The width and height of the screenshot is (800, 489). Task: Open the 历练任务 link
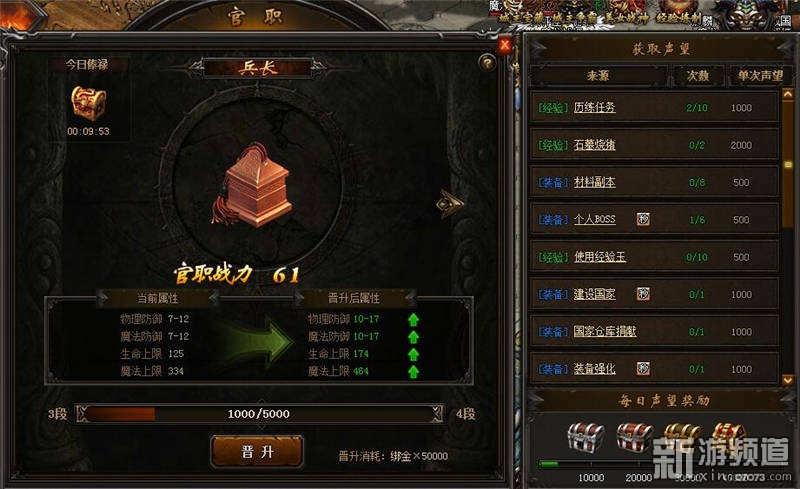[594, 108]
